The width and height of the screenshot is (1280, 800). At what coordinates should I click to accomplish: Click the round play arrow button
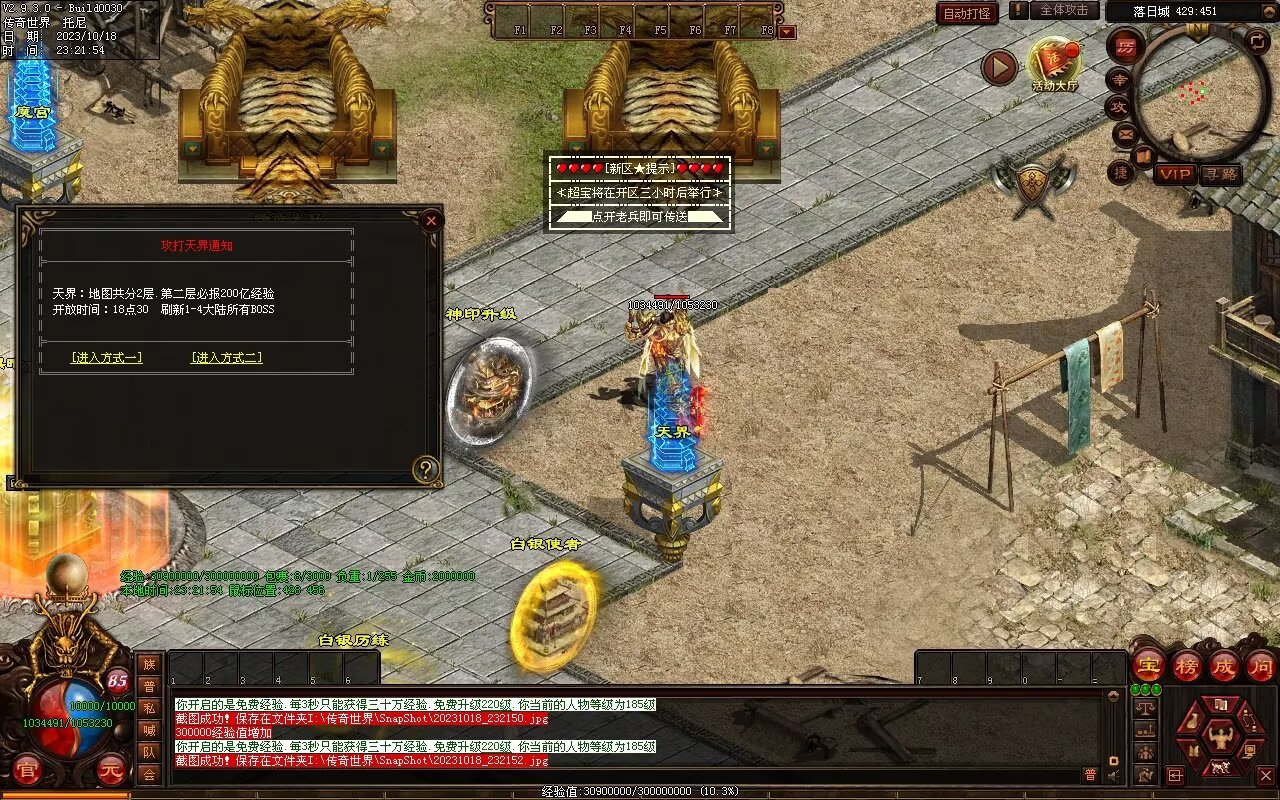[x=998, y=68]
